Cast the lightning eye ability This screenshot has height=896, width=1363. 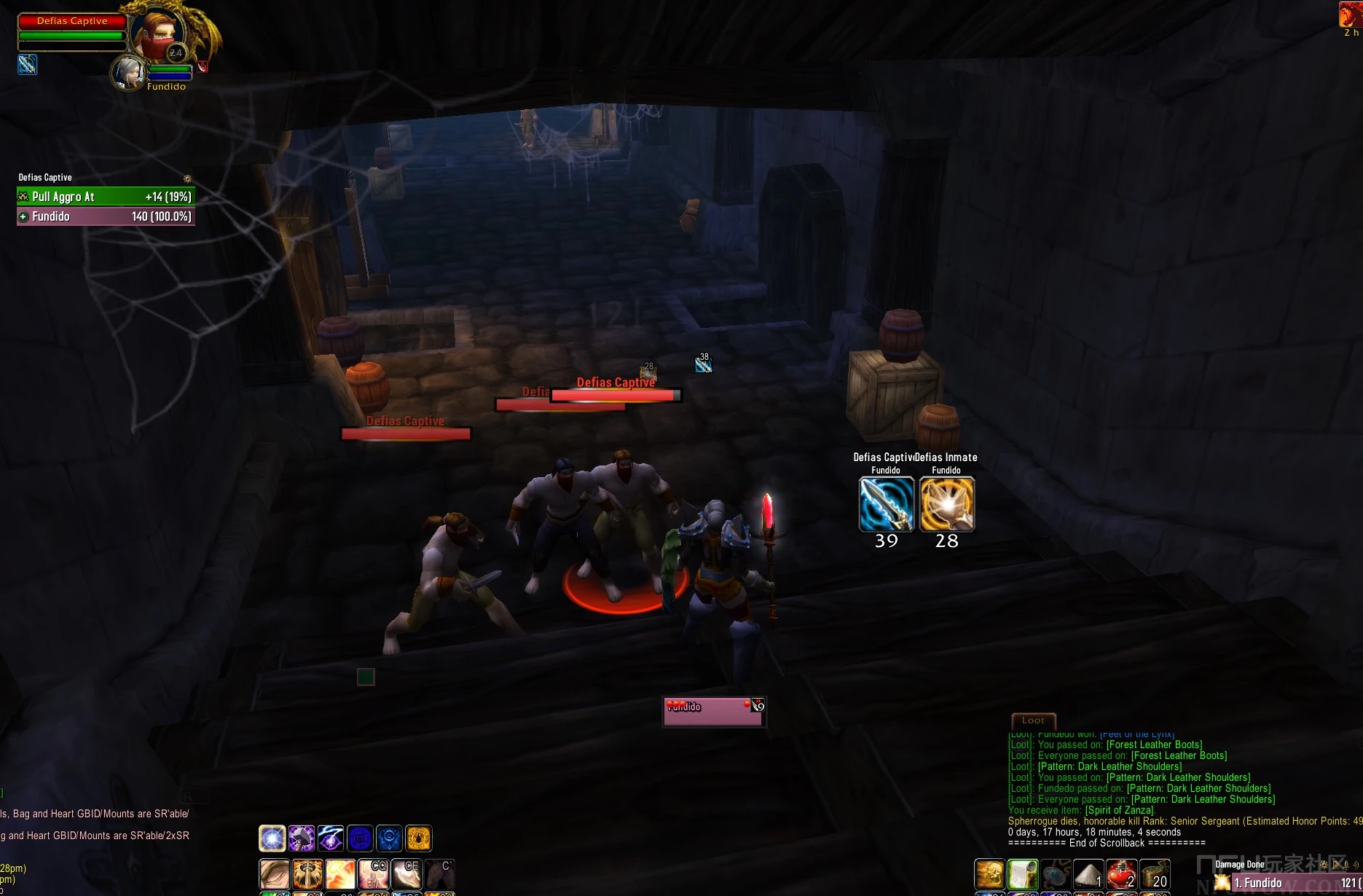[331, 838]
